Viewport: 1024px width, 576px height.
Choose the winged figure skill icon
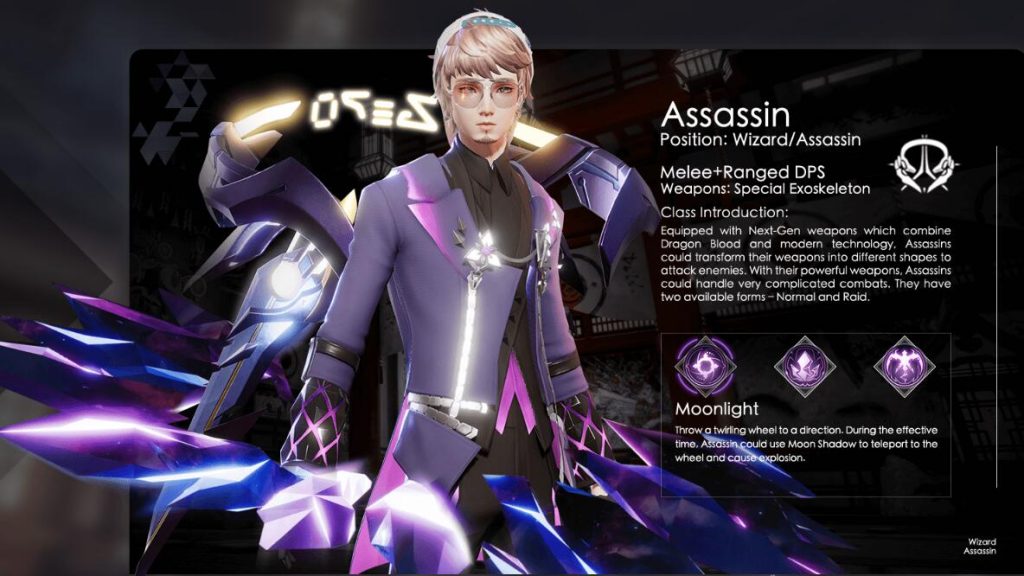[904, 365]
